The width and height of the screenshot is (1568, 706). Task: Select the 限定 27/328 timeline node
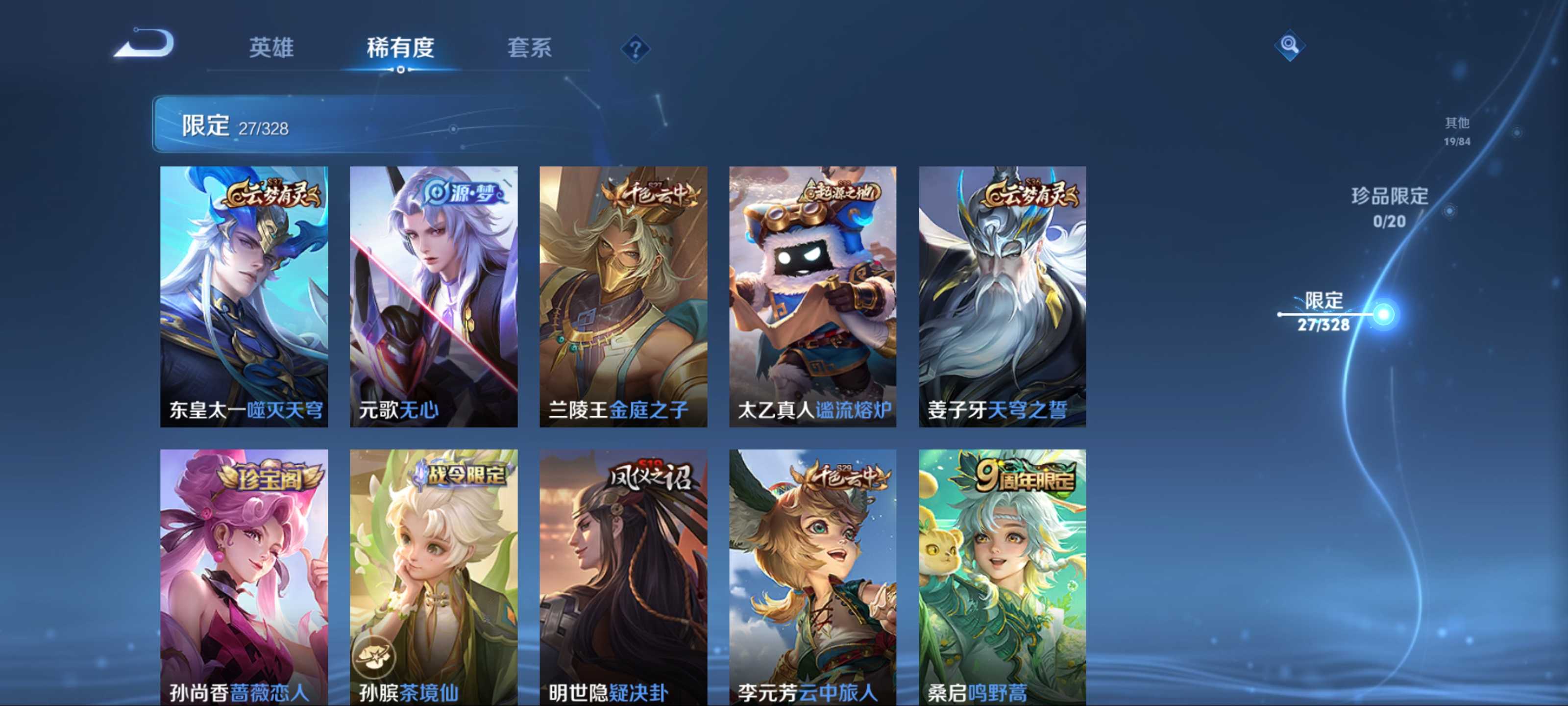[1382, 314]
